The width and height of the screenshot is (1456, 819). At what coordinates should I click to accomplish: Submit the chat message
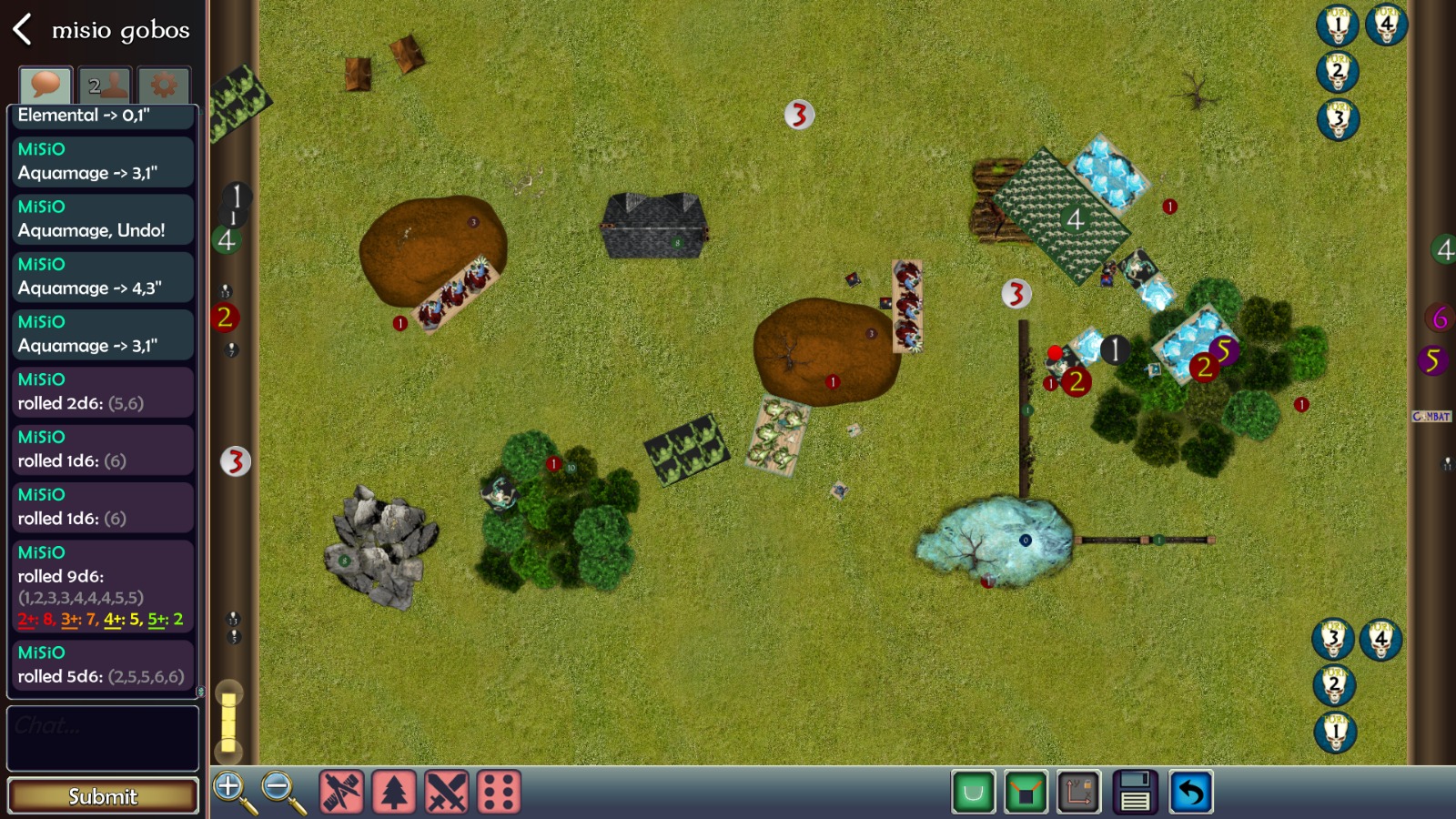pos(102,796)
